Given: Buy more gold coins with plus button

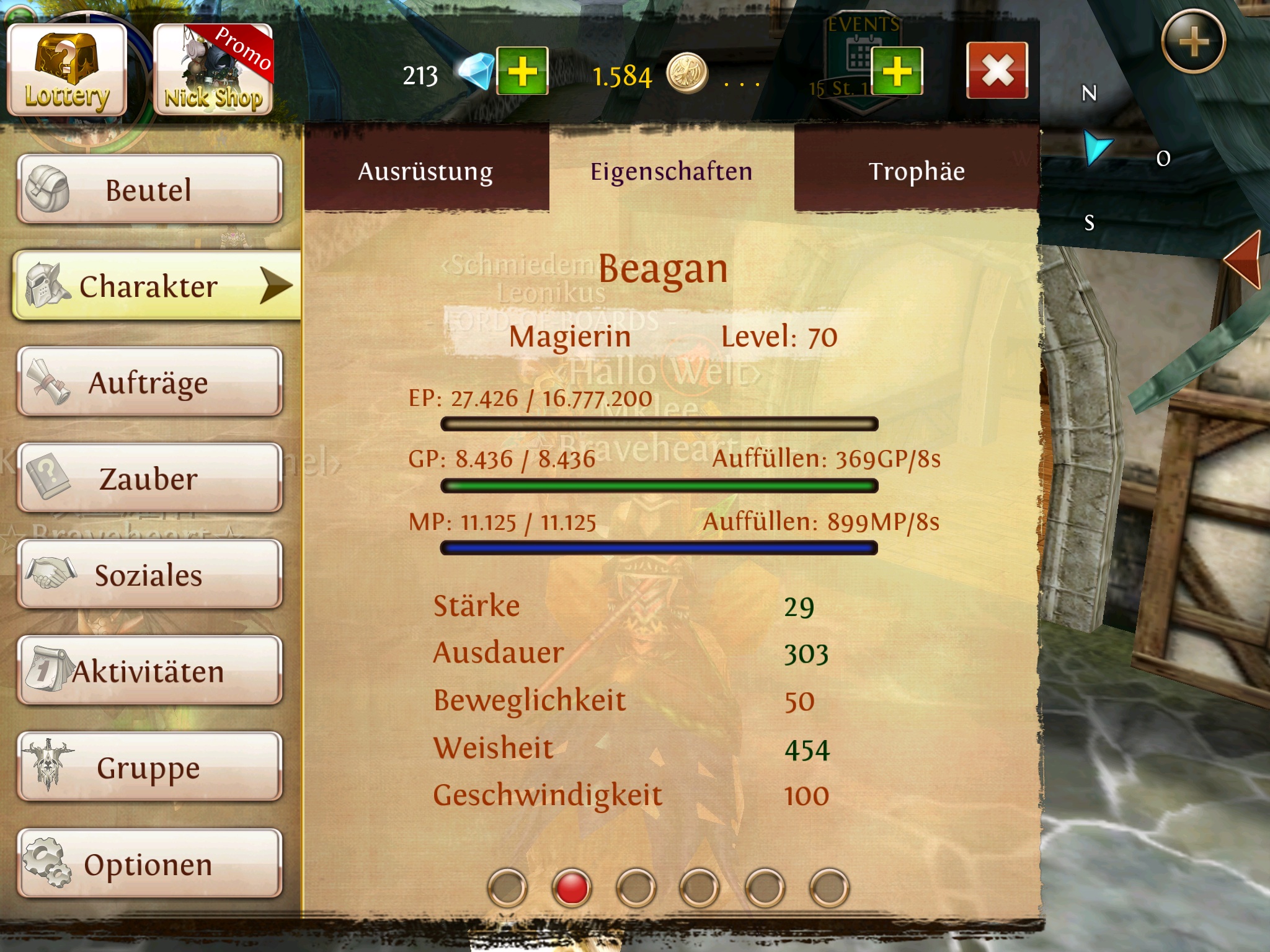Looking at the screenshot, I should point(897,71).
